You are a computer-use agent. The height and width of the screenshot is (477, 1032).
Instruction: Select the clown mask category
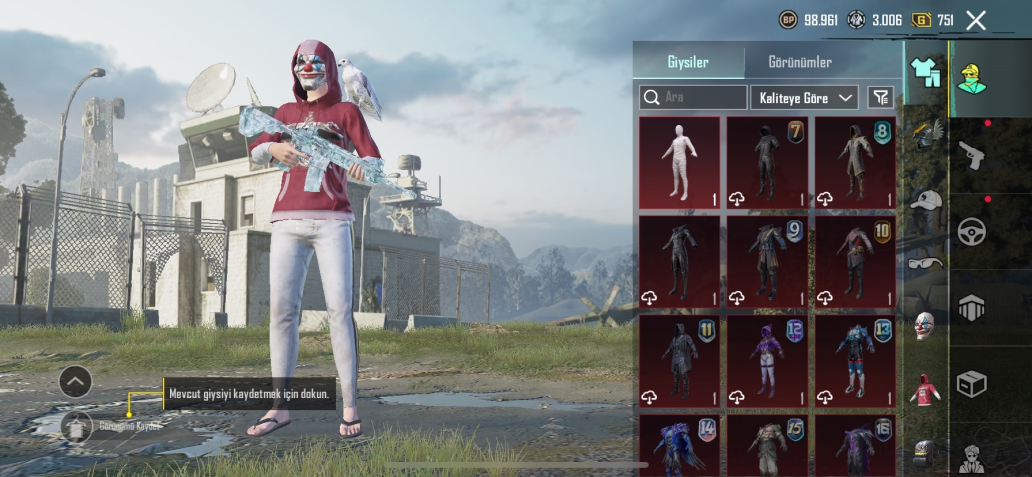pyautogui.click(x=926, y=325)
